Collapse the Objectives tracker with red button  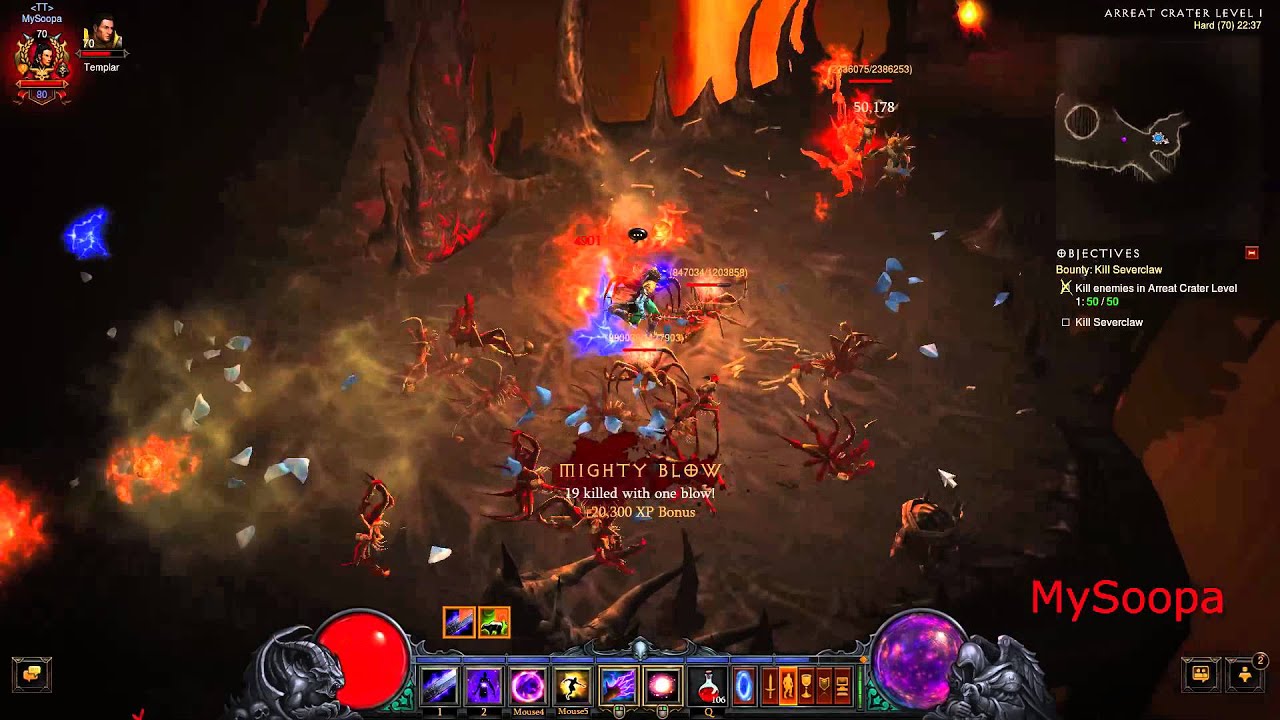coord(1251,253)
